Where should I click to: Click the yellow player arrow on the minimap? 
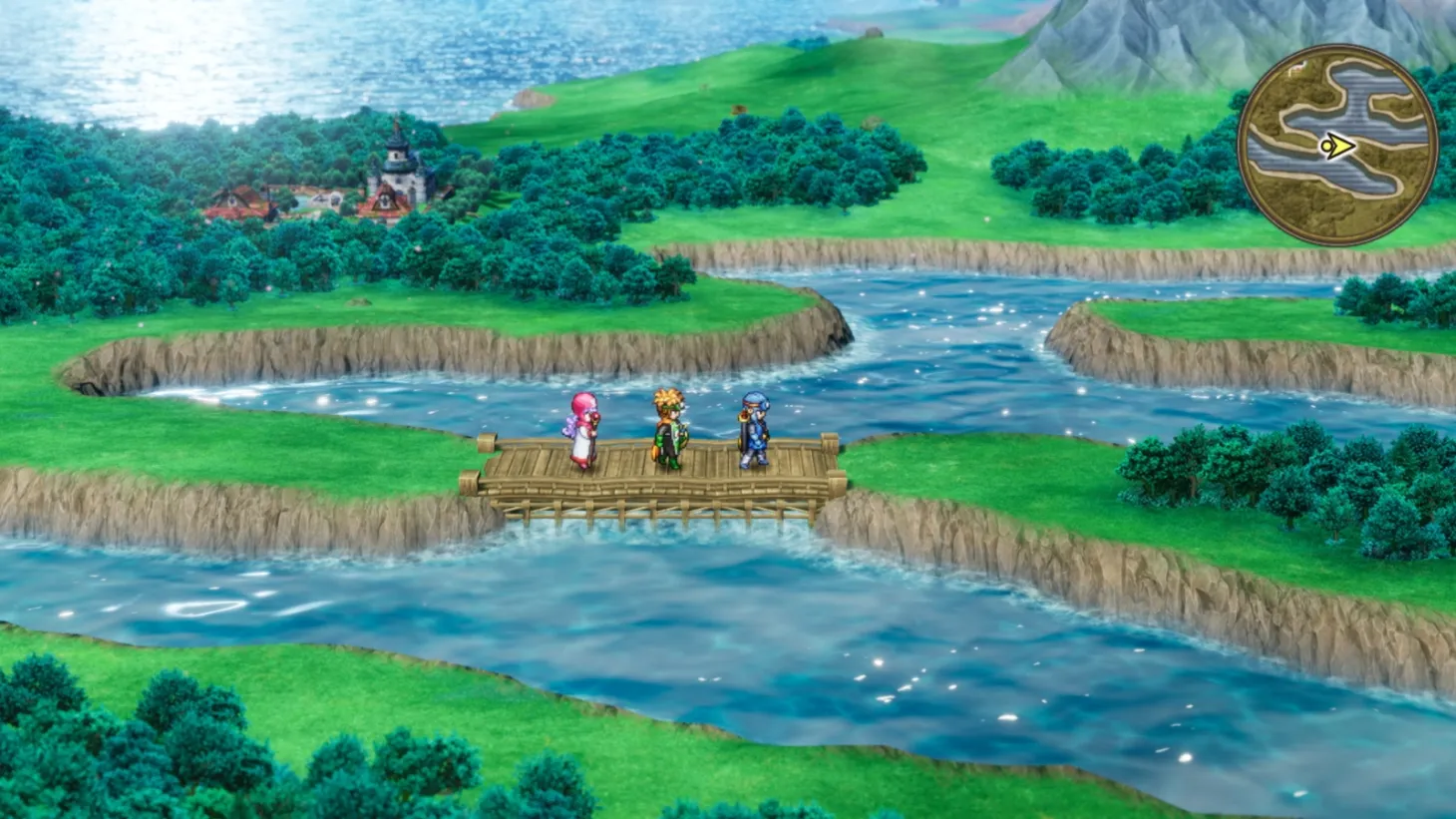pos(1341,146)
